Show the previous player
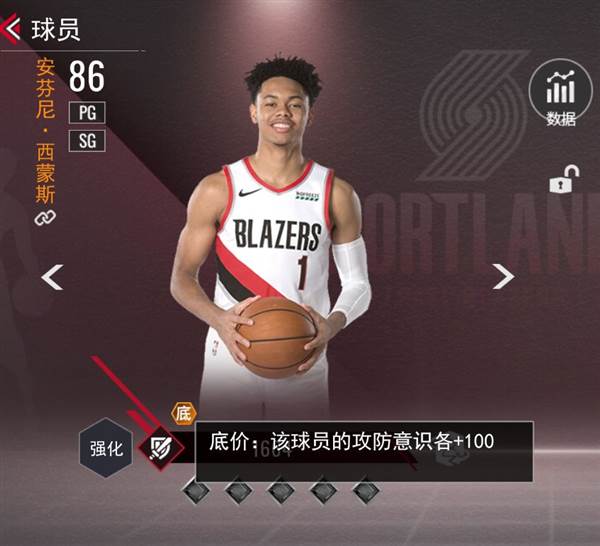Screen dimensions: 600x546 (52, 277)
